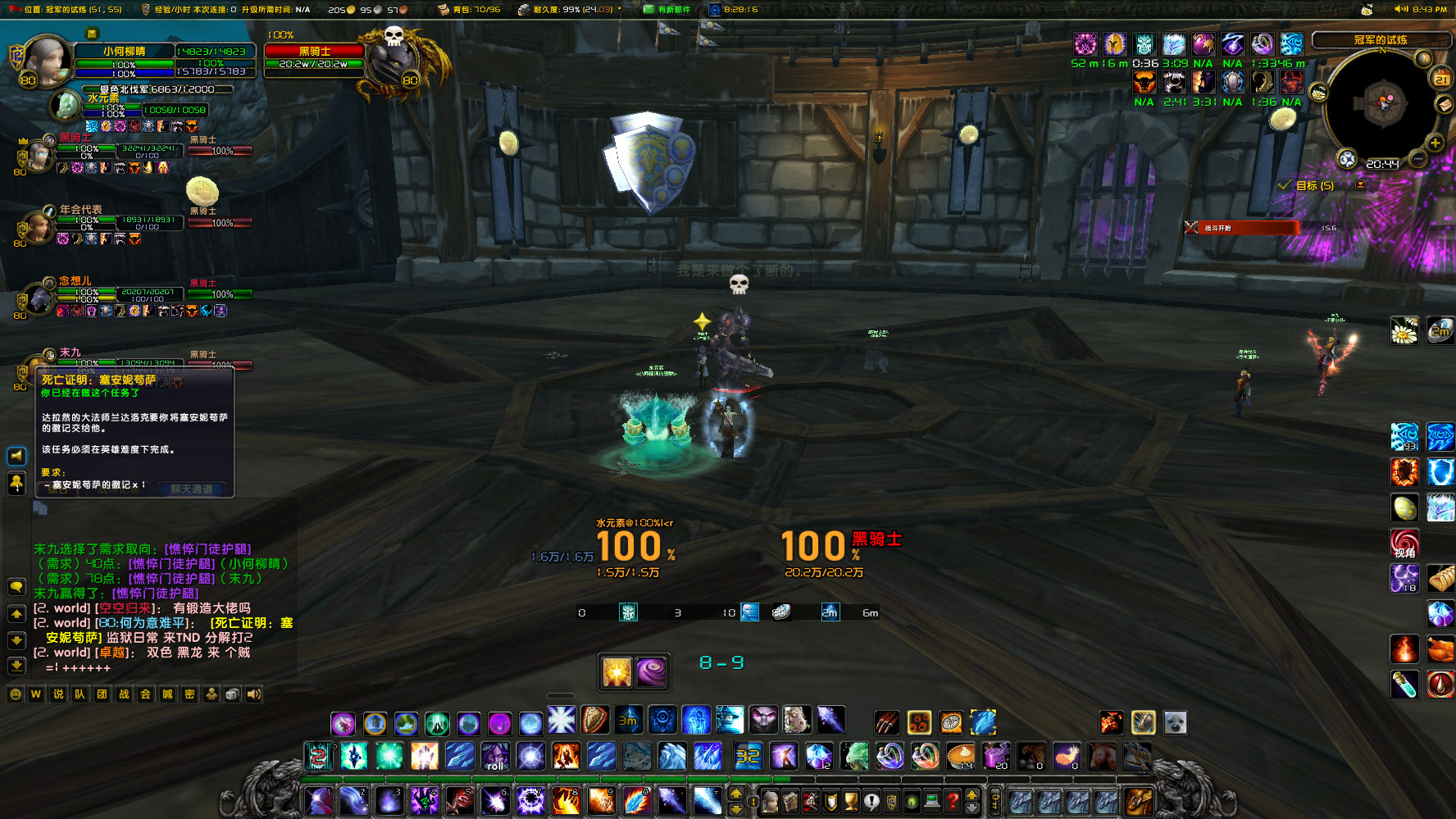
Task: Toggle the quest narration speaker on the tooltip
Action: pos(16,457)
